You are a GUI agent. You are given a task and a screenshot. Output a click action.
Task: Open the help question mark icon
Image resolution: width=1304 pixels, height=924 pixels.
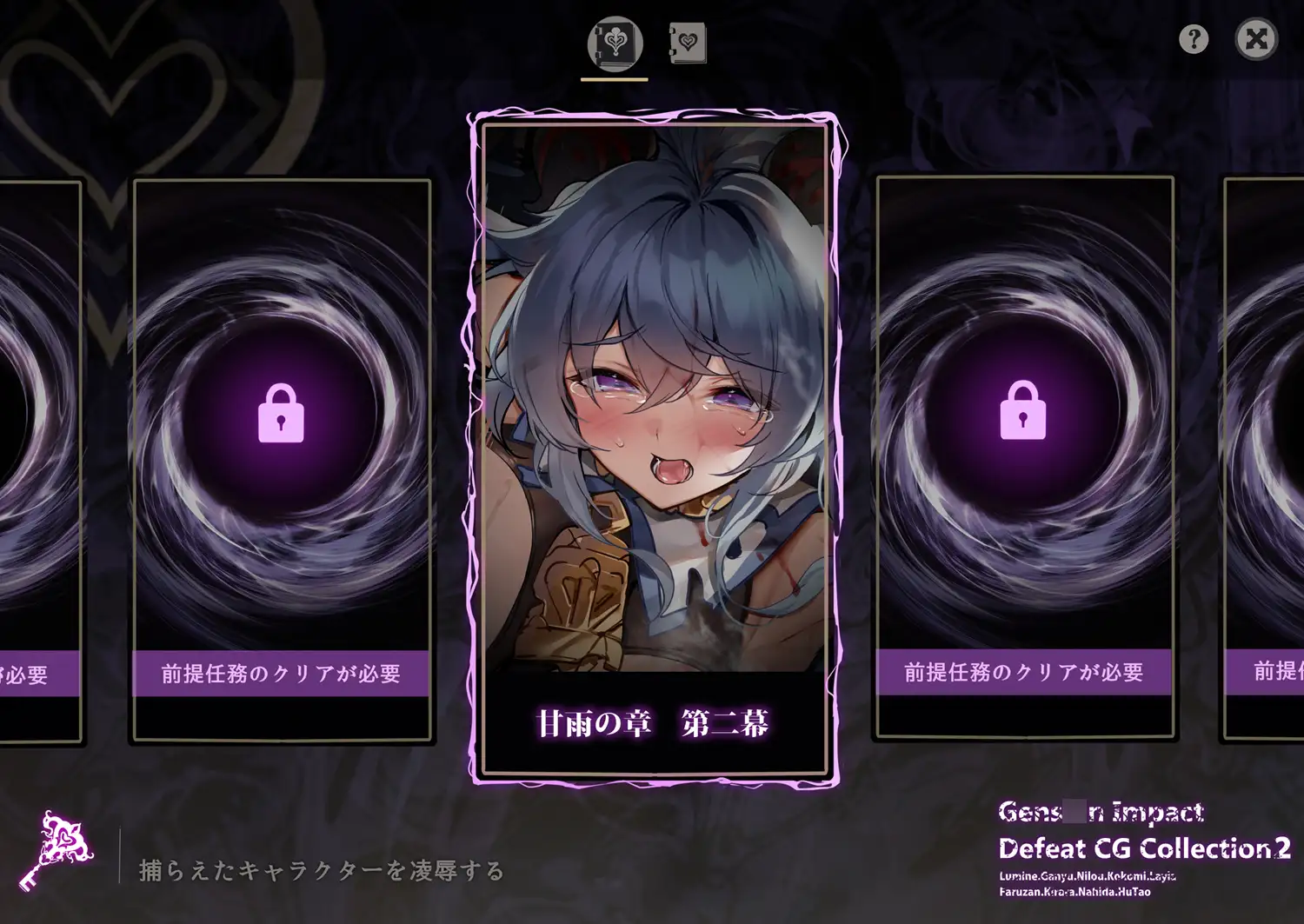tap(1194, 39)
